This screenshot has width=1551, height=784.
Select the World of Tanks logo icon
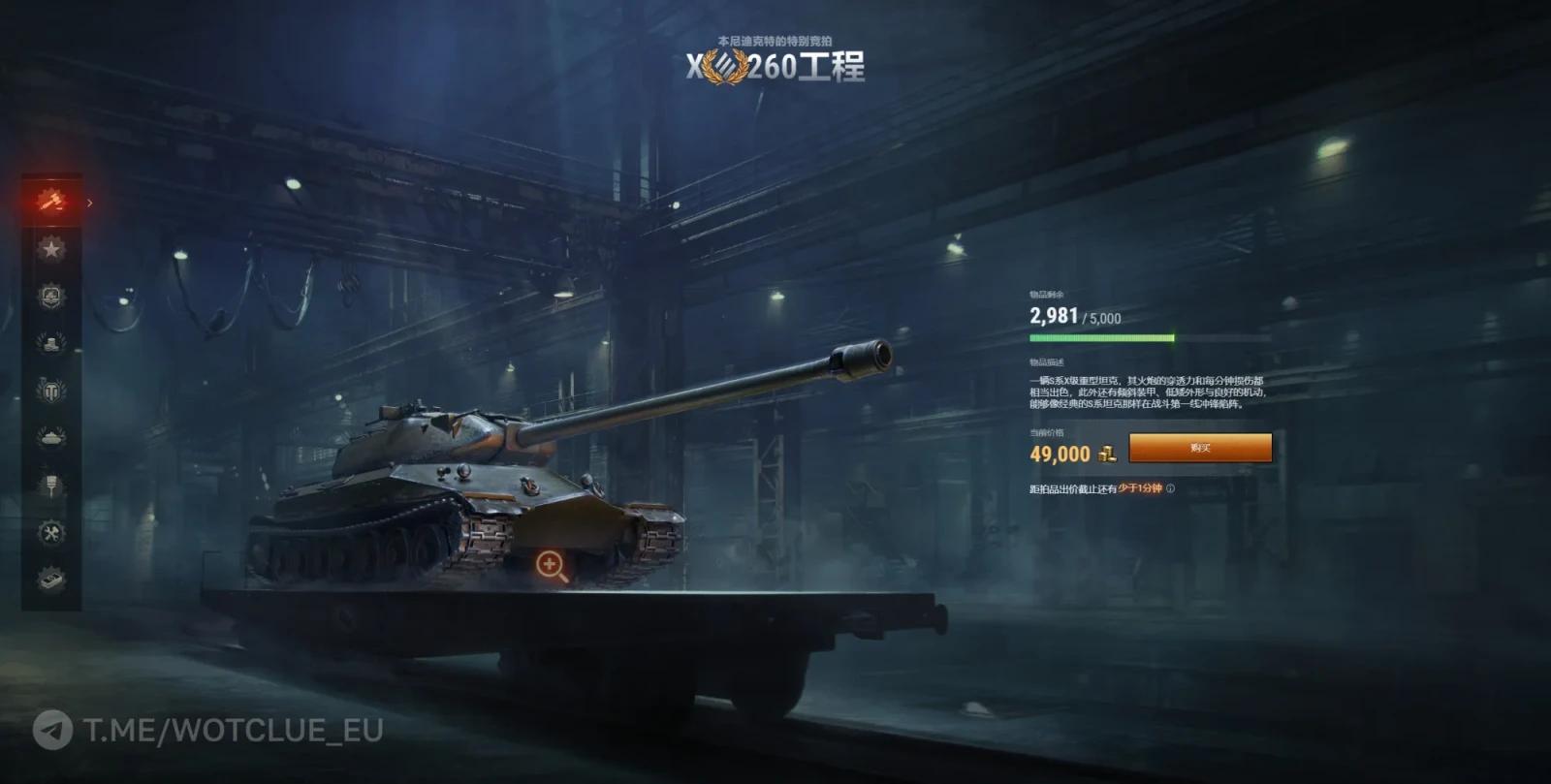pos(50,392)
